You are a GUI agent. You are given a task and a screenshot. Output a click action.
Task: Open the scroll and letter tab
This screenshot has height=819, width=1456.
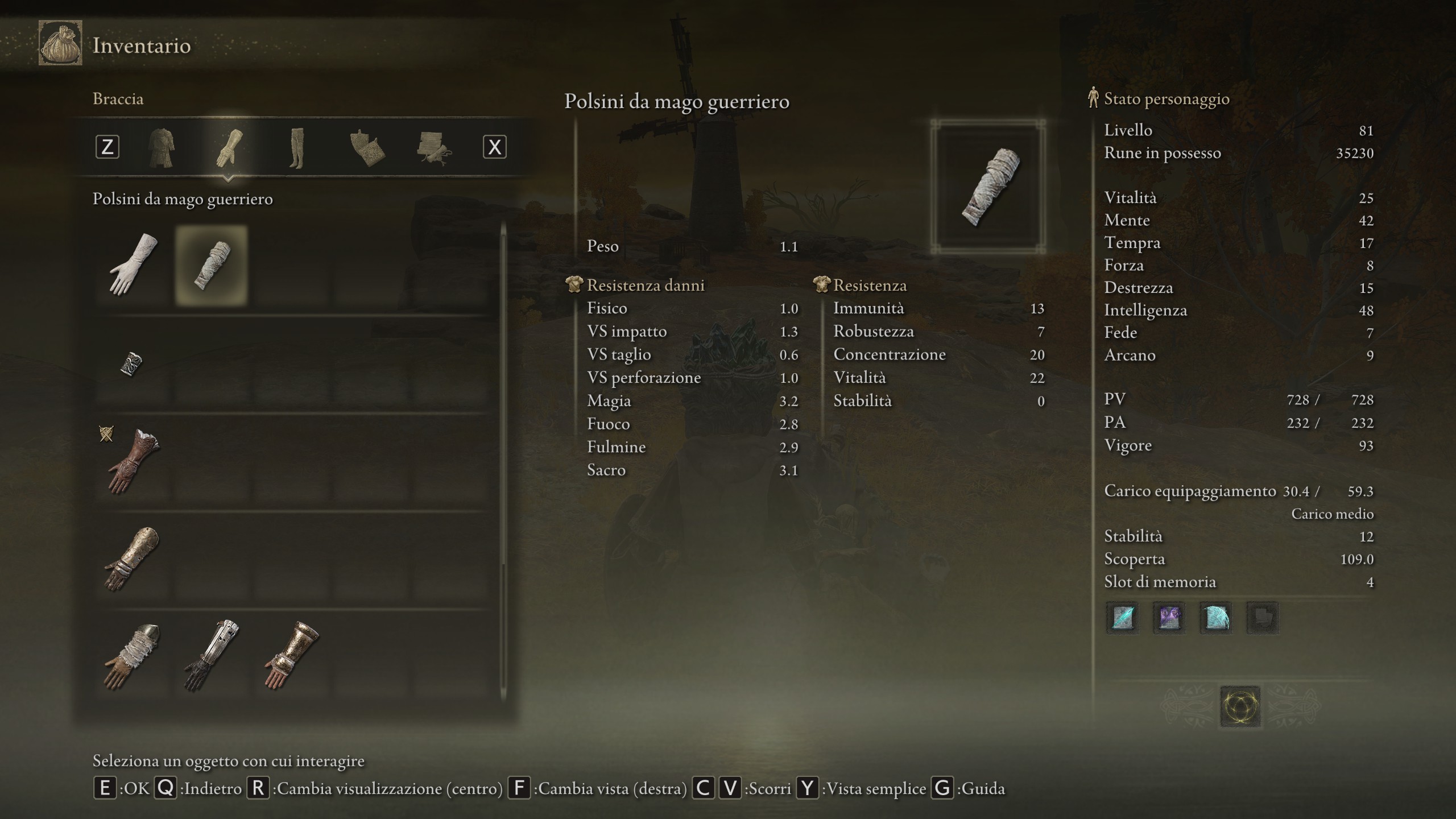433,148
